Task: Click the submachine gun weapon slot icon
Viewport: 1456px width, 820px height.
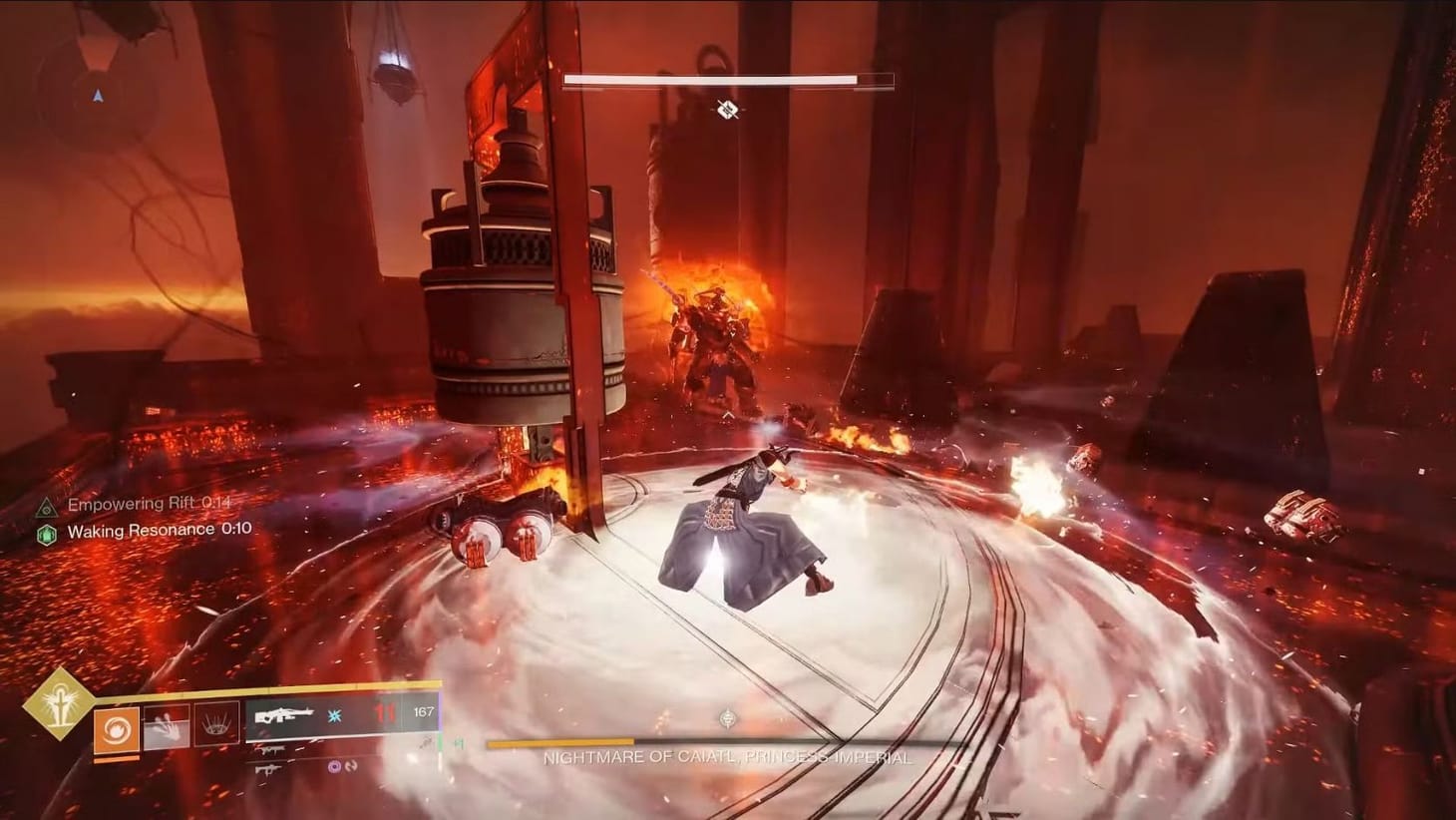Action: coord(269,748)
